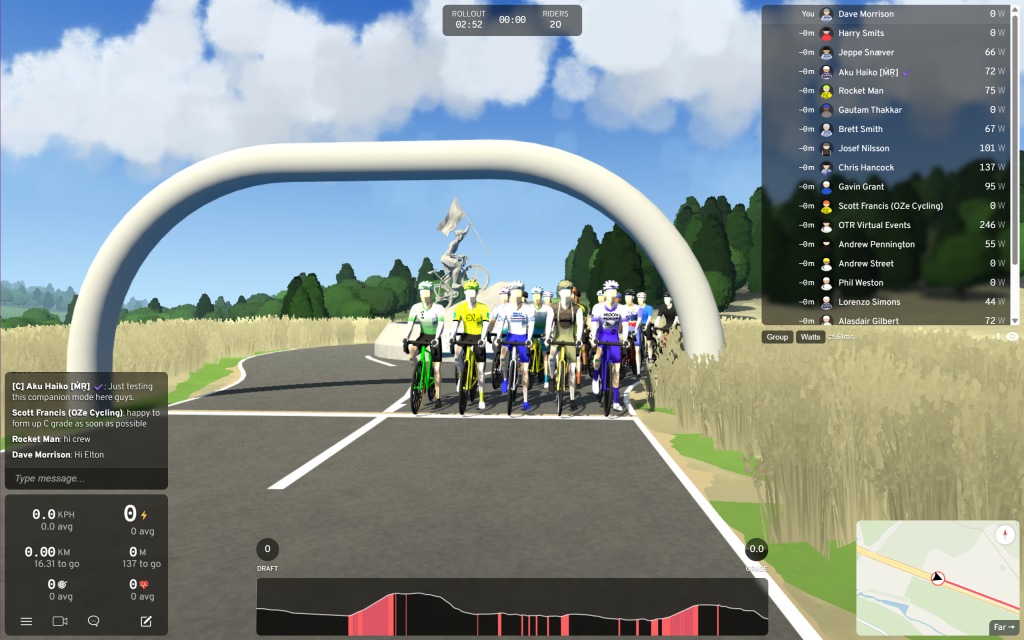Click the minimap compass button
This screenshot has height=640, width=1024.
[1004, 533]
